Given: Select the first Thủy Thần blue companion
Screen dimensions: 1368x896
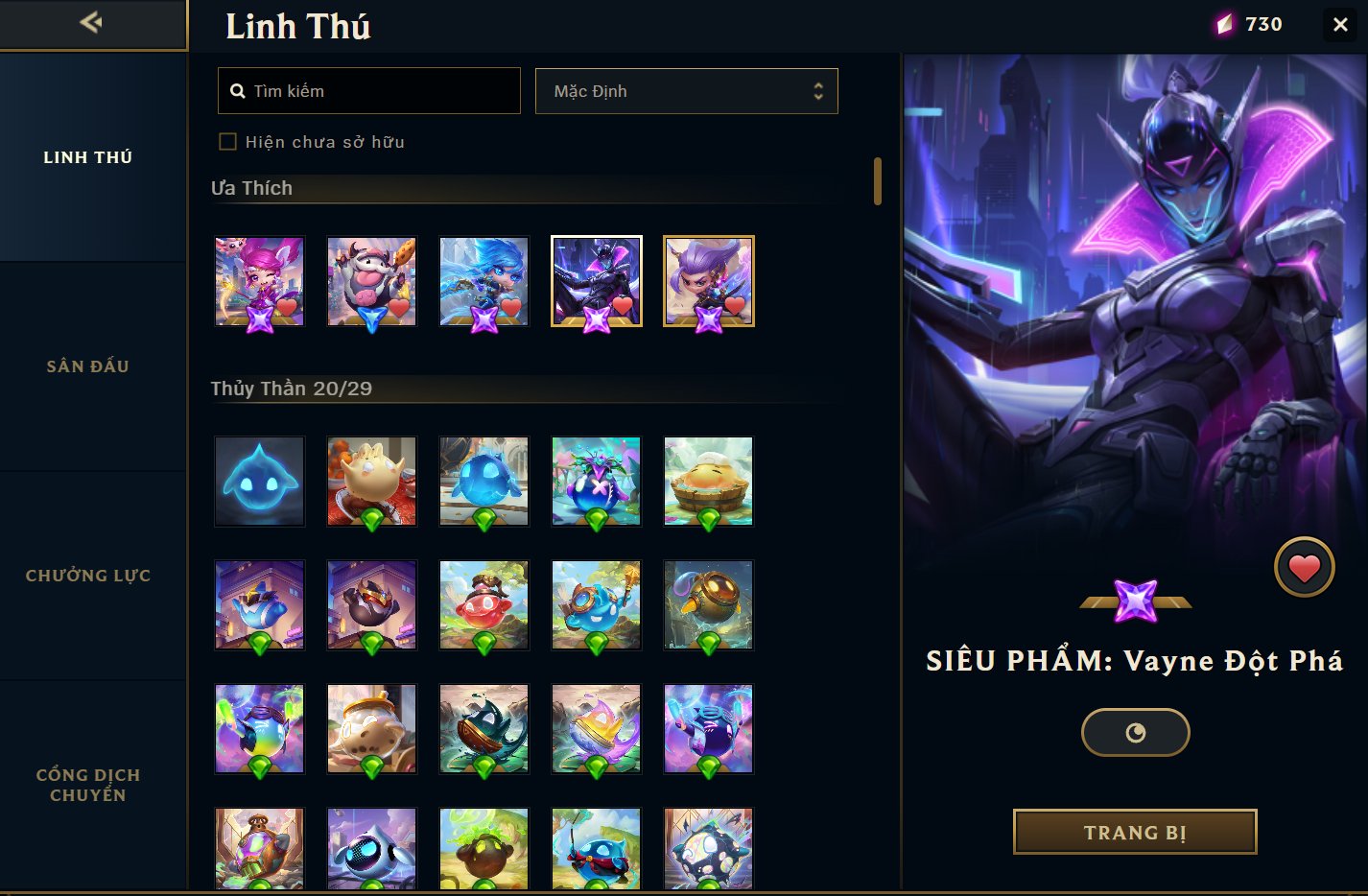Looking at the screenshot, I should (x=259, y=481).
